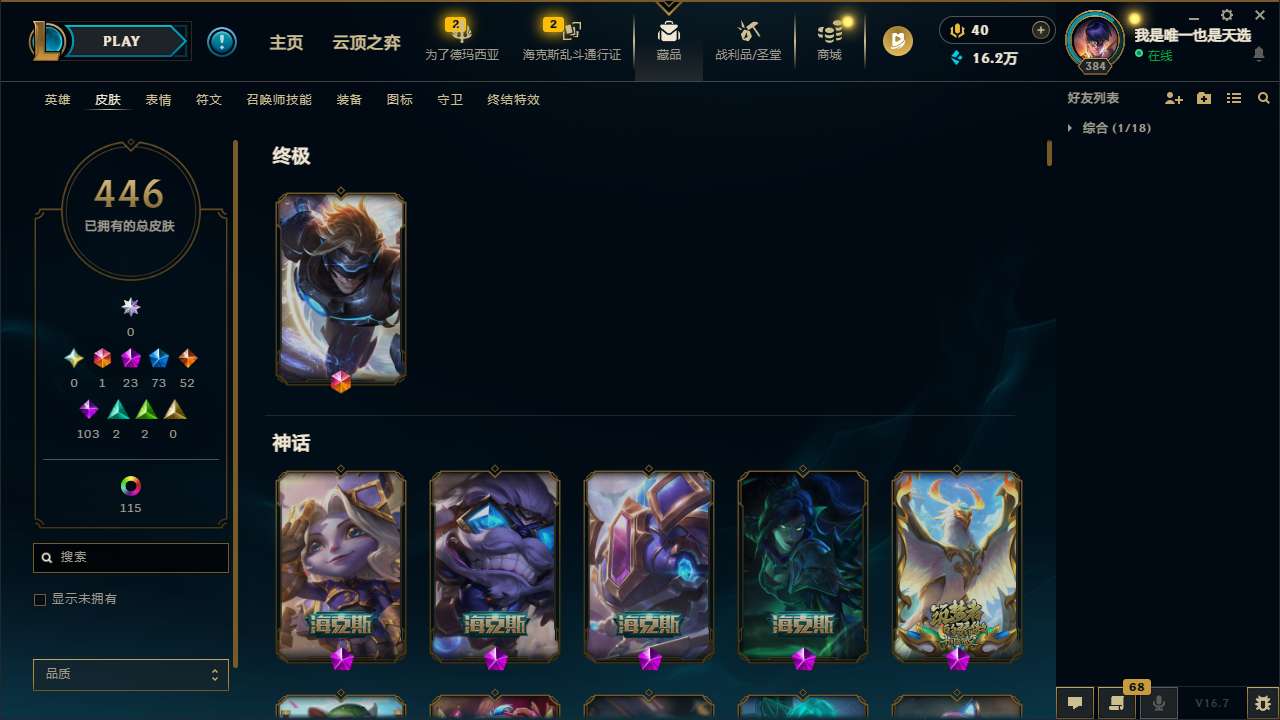Open settings via the gear icon bottom-right

[1264, 703]
